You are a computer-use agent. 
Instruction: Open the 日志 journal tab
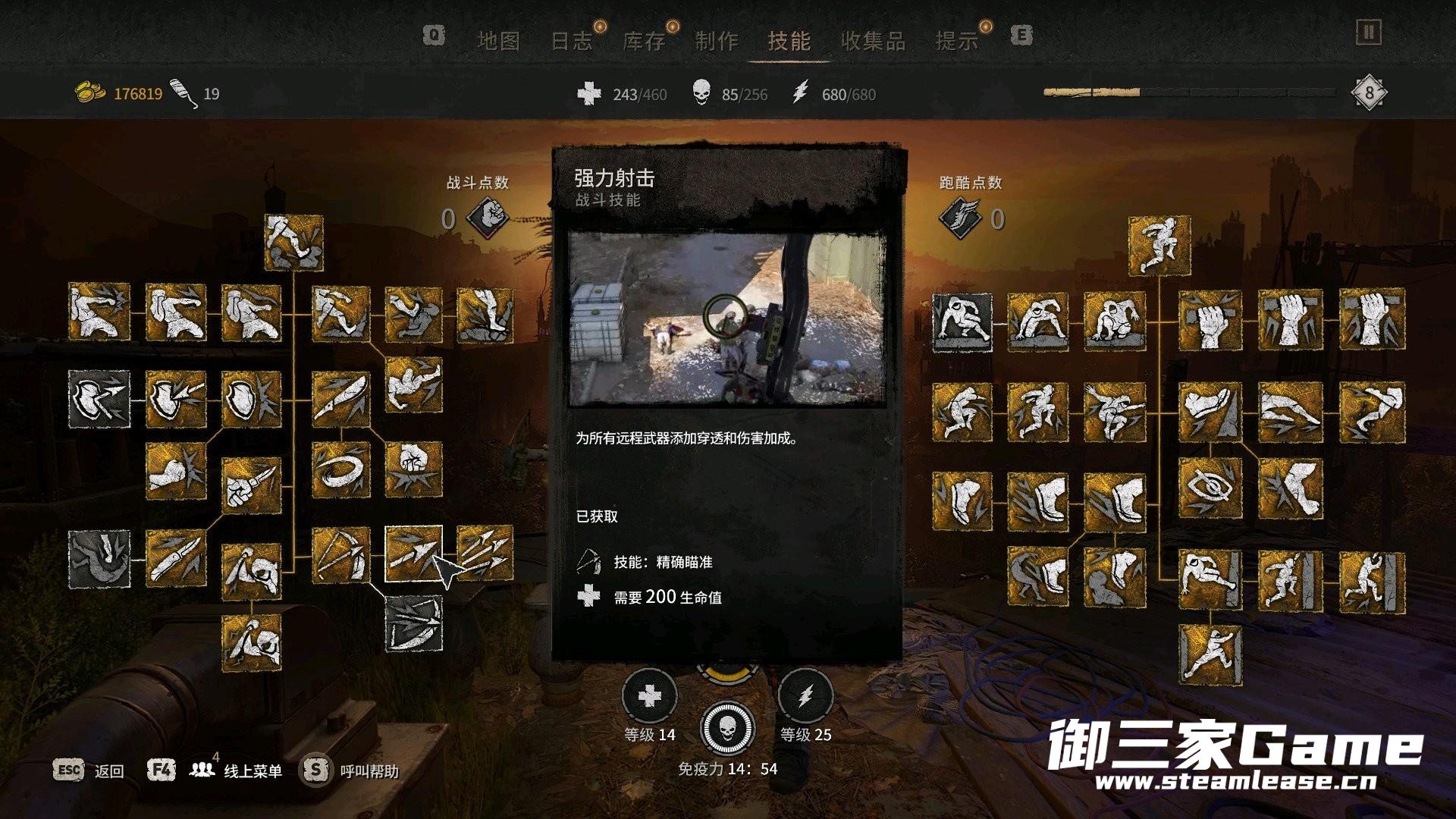pos(571,41)
